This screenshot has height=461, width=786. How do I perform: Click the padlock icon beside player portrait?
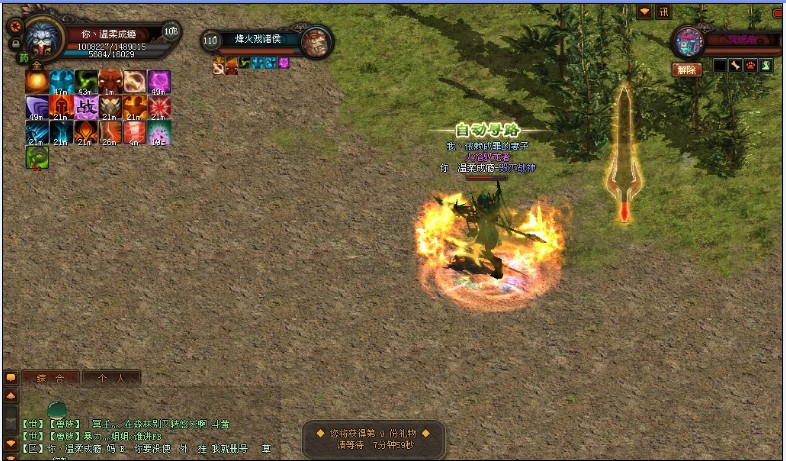(15, 43)
